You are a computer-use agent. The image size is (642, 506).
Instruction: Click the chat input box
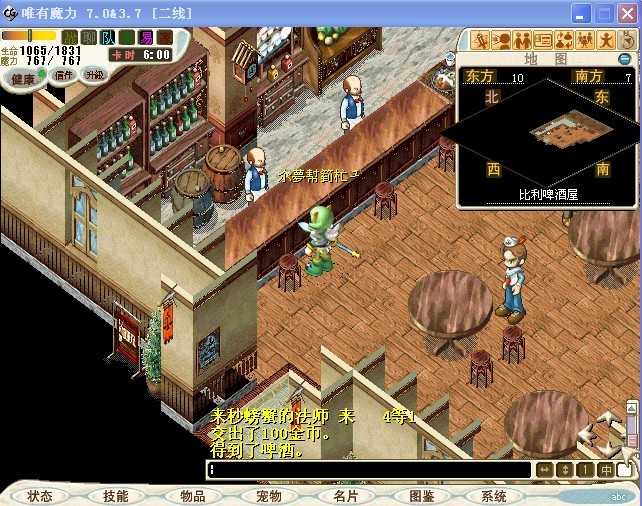coord(368,469)
